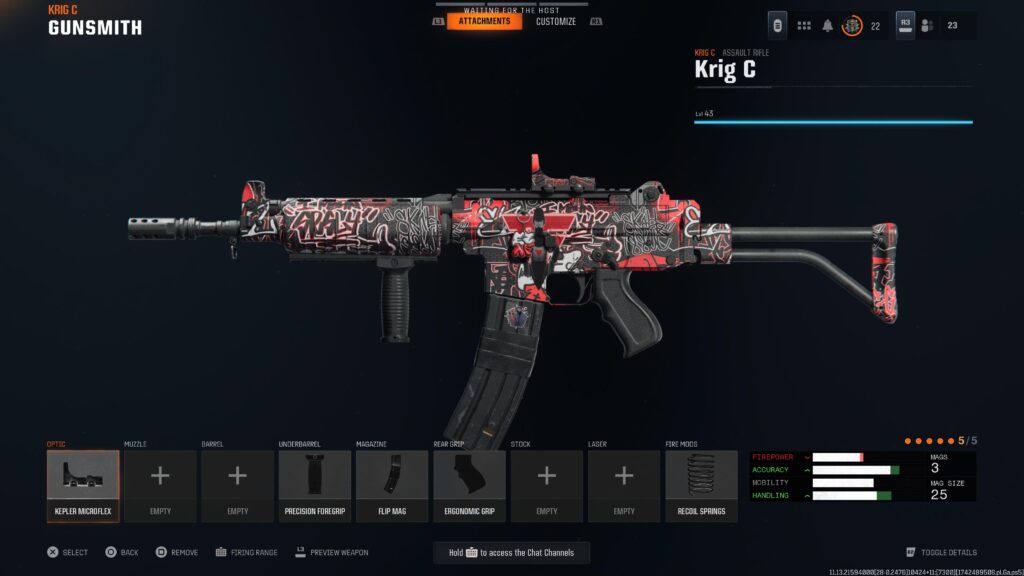Switch to the Customize tab
Viewport: 1024px width, 576px height.
coord(555,21)
